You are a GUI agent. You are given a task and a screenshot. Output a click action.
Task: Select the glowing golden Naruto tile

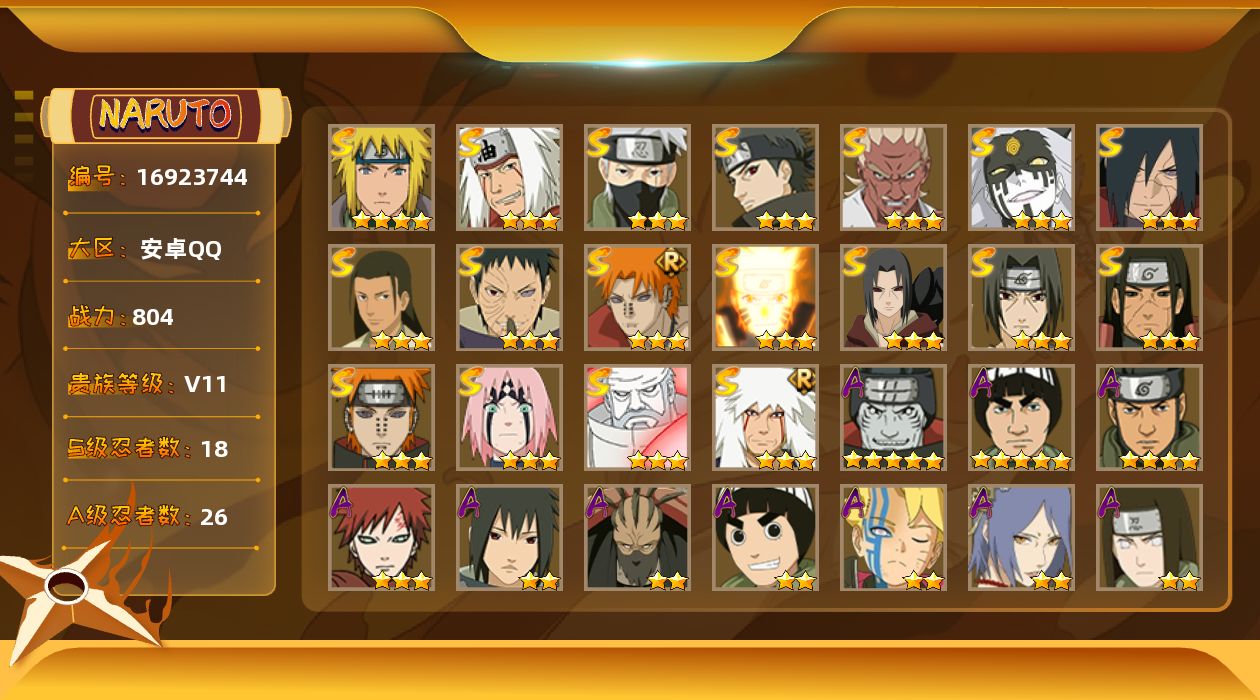tap(765, 298)
